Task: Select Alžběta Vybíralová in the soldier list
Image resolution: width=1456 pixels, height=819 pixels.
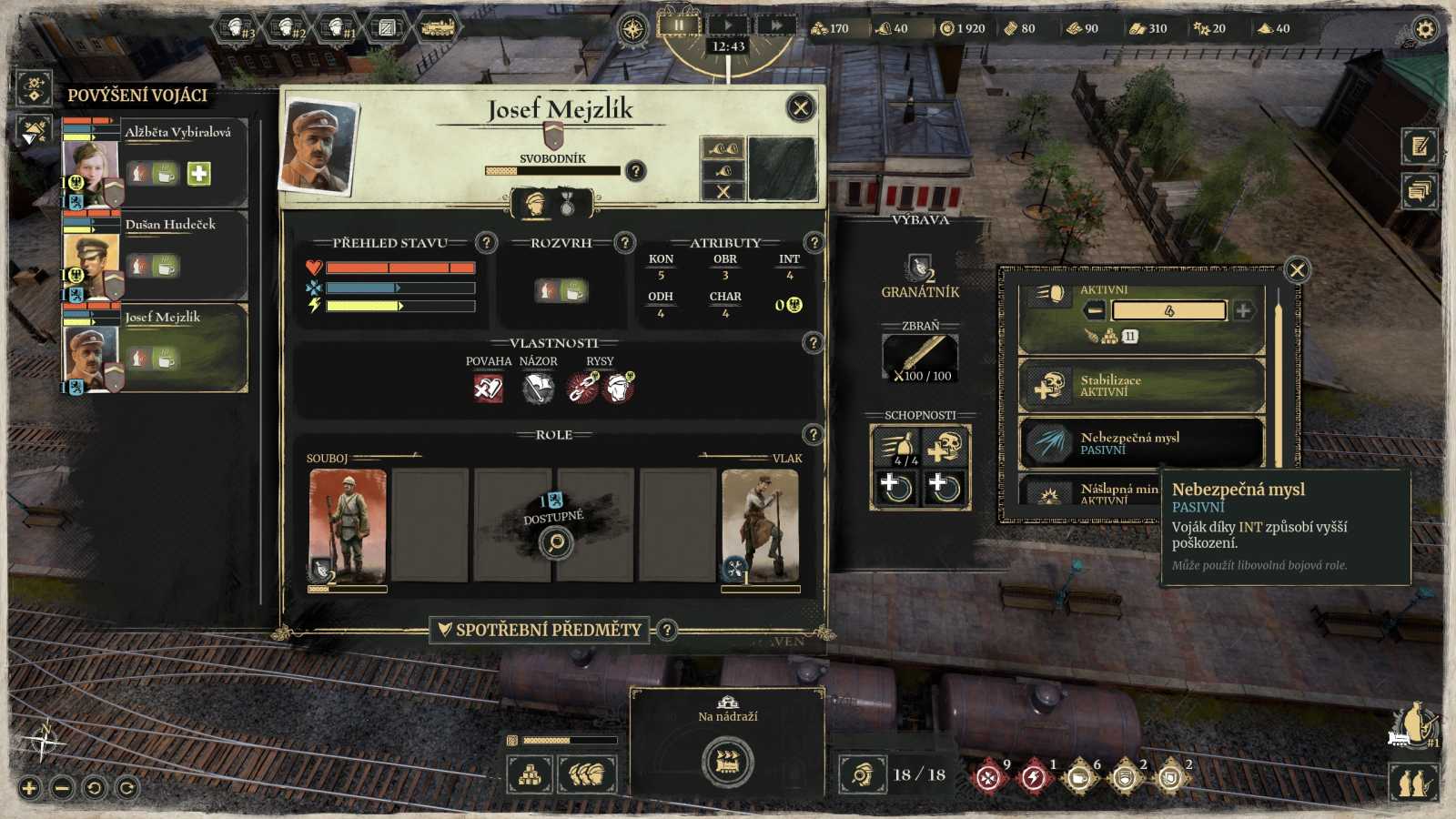Action: (177, 133)
